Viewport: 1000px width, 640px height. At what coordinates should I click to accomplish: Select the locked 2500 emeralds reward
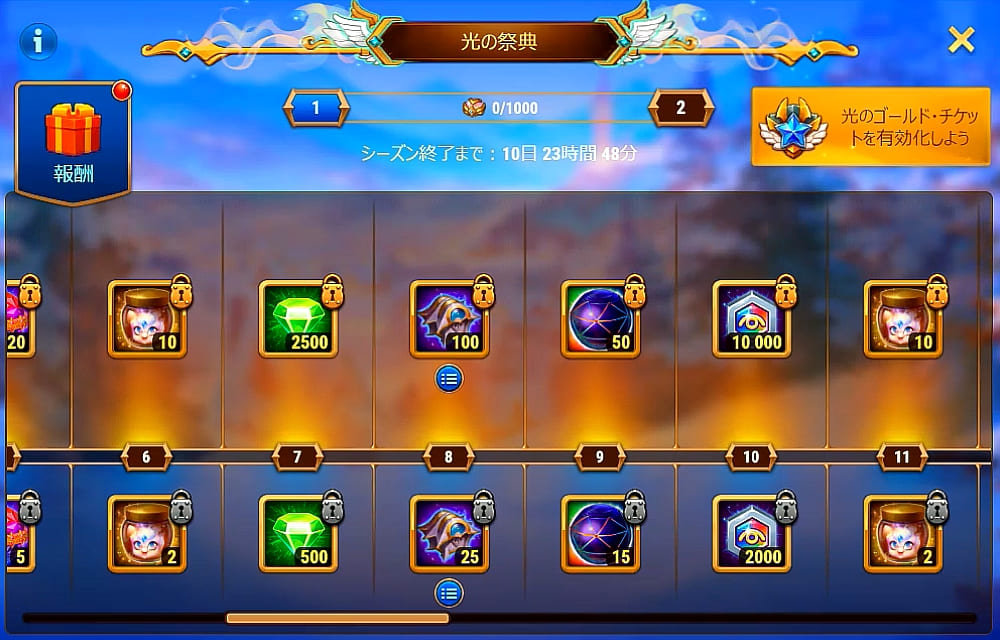[297, 319]
